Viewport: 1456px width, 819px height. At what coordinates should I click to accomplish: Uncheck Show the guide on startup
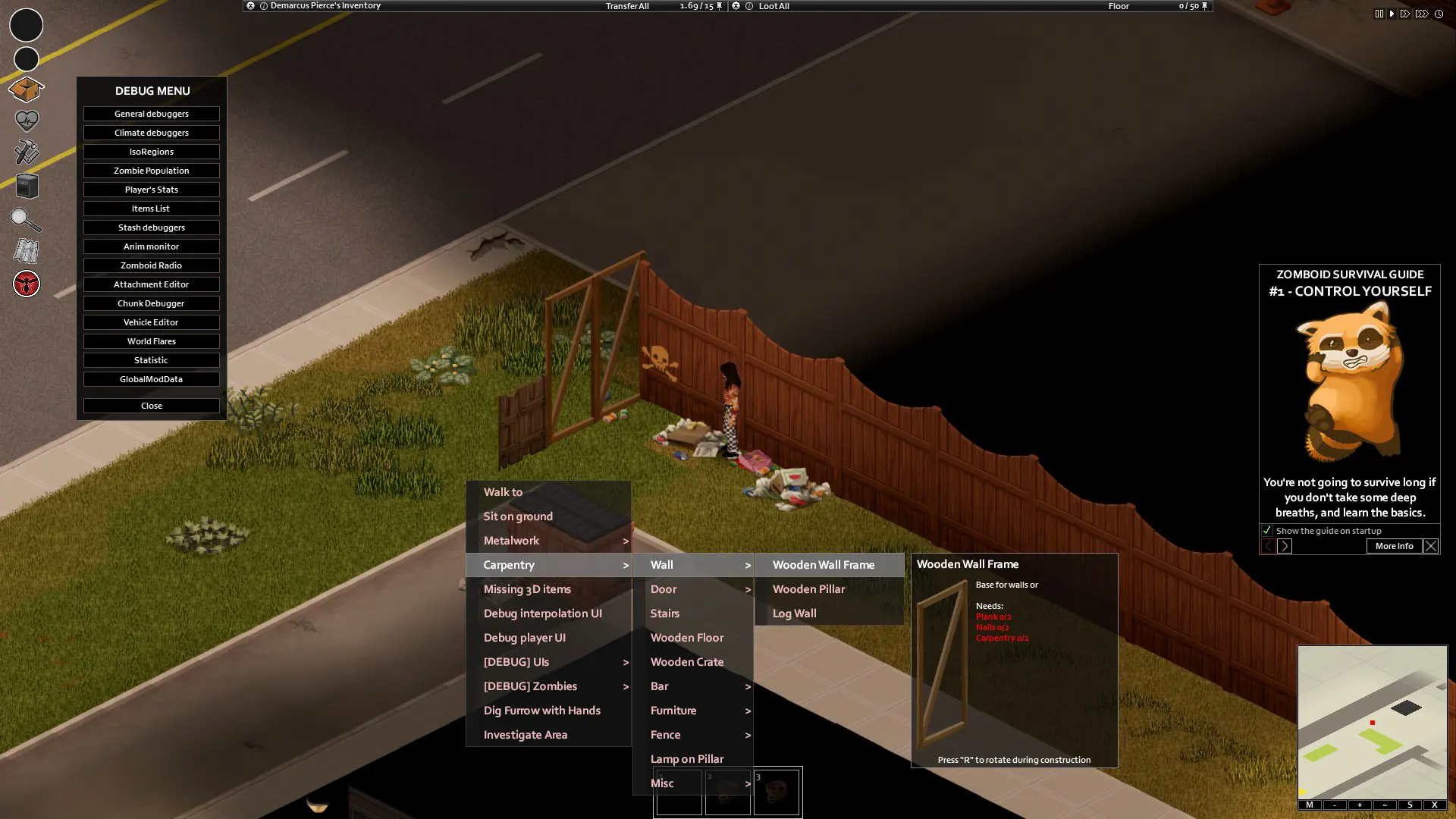(1267, 531)
